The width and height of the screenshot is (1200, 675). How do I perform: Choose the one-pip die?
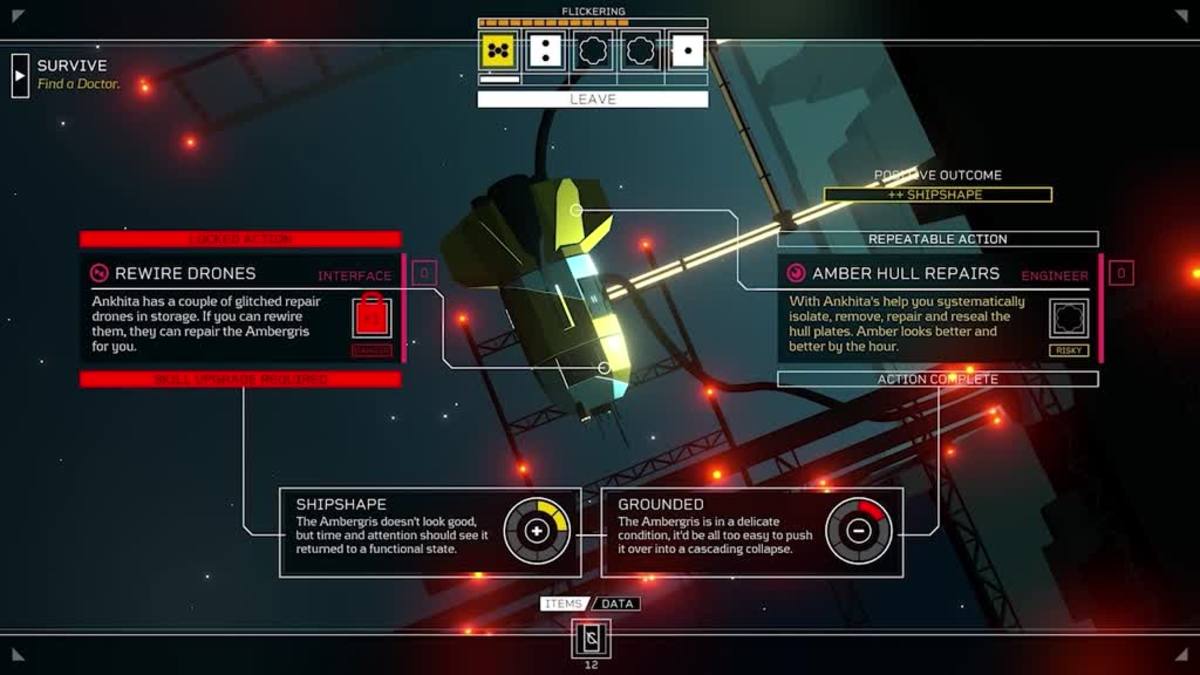click(x=688, y=50)
